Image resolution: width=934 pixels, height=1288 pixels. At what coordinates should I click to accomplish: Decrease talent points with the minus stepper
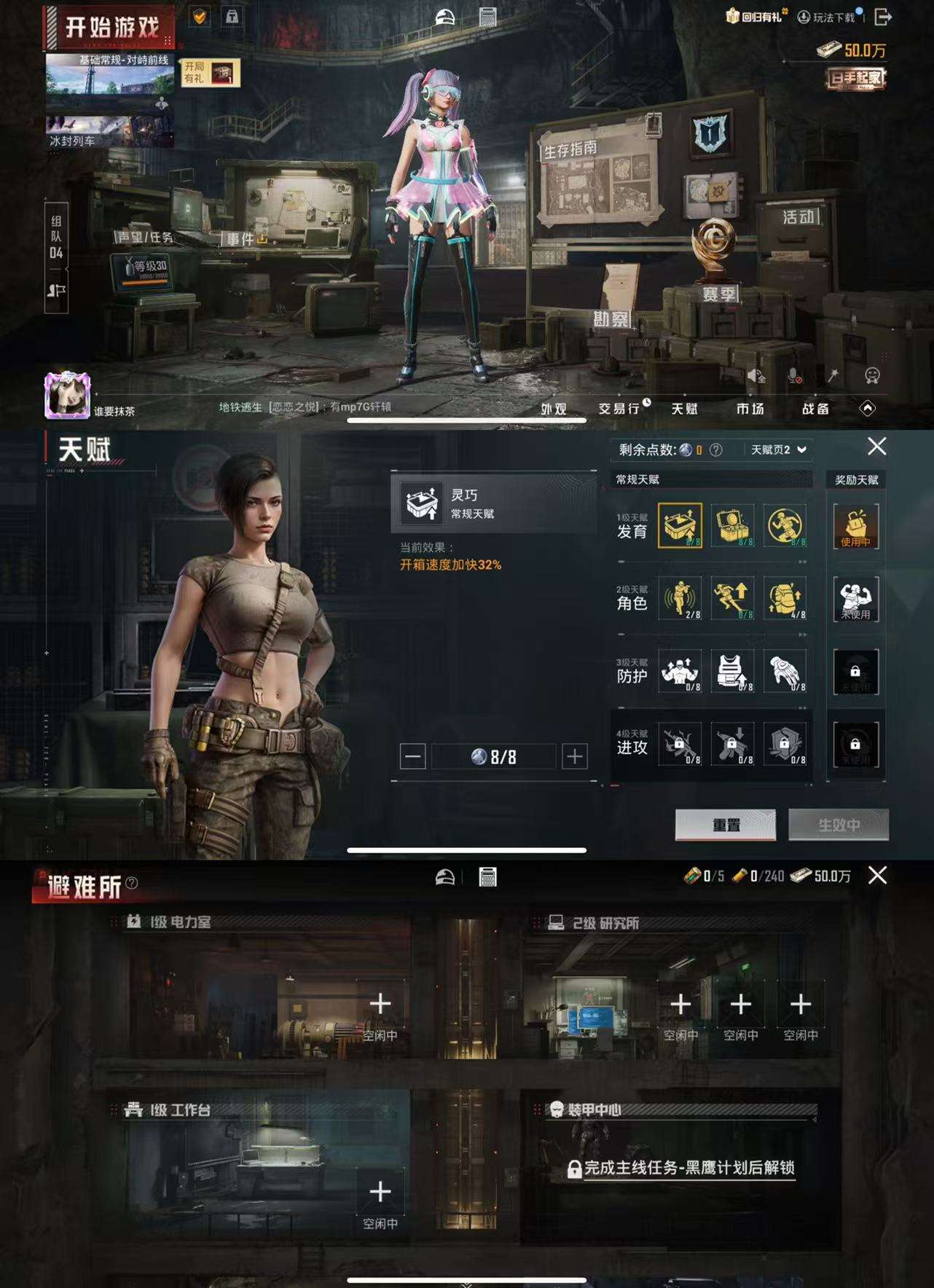pos(413,755)
